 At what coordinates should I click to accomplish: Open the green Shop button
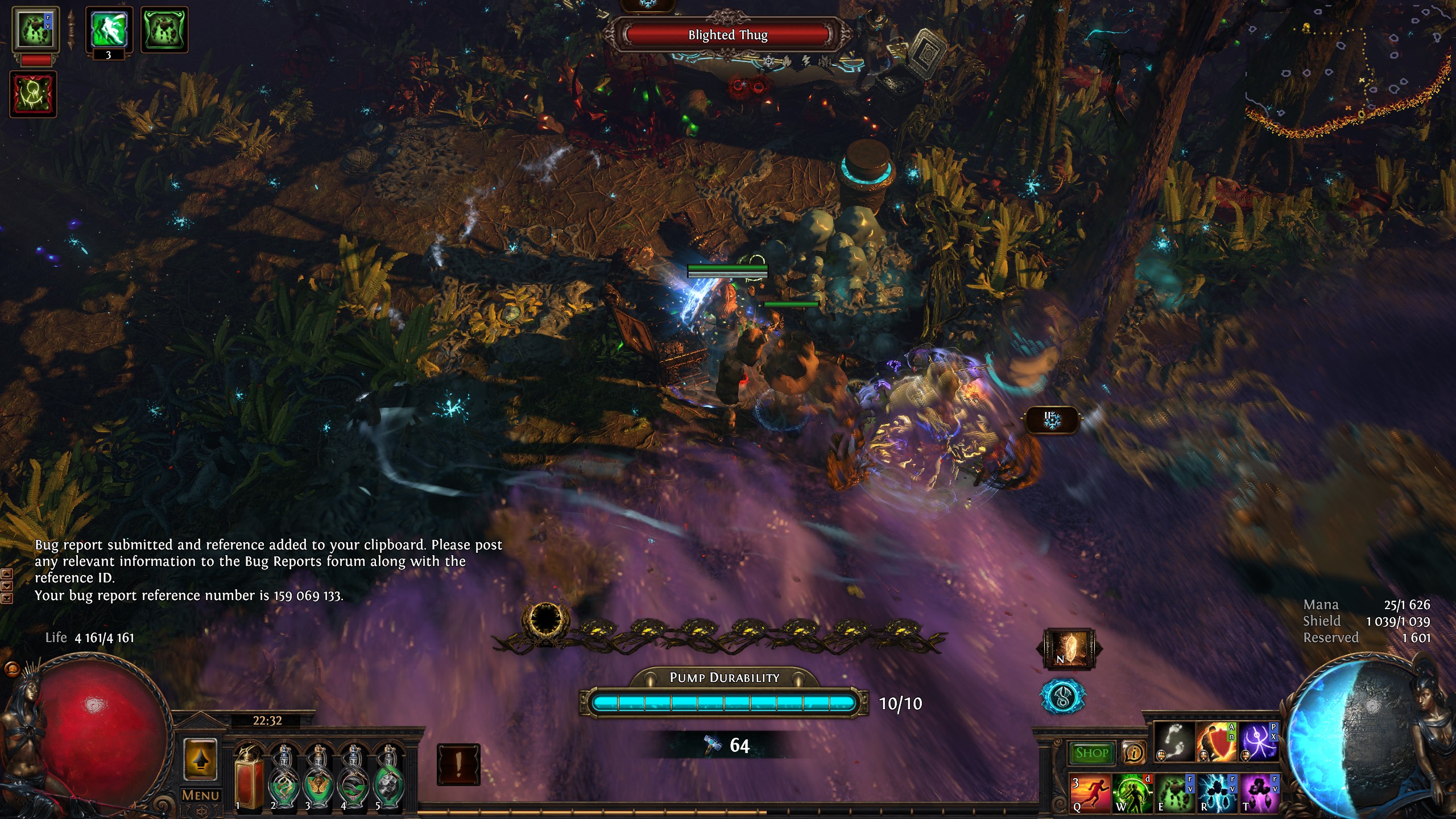tap(1091, 753)
